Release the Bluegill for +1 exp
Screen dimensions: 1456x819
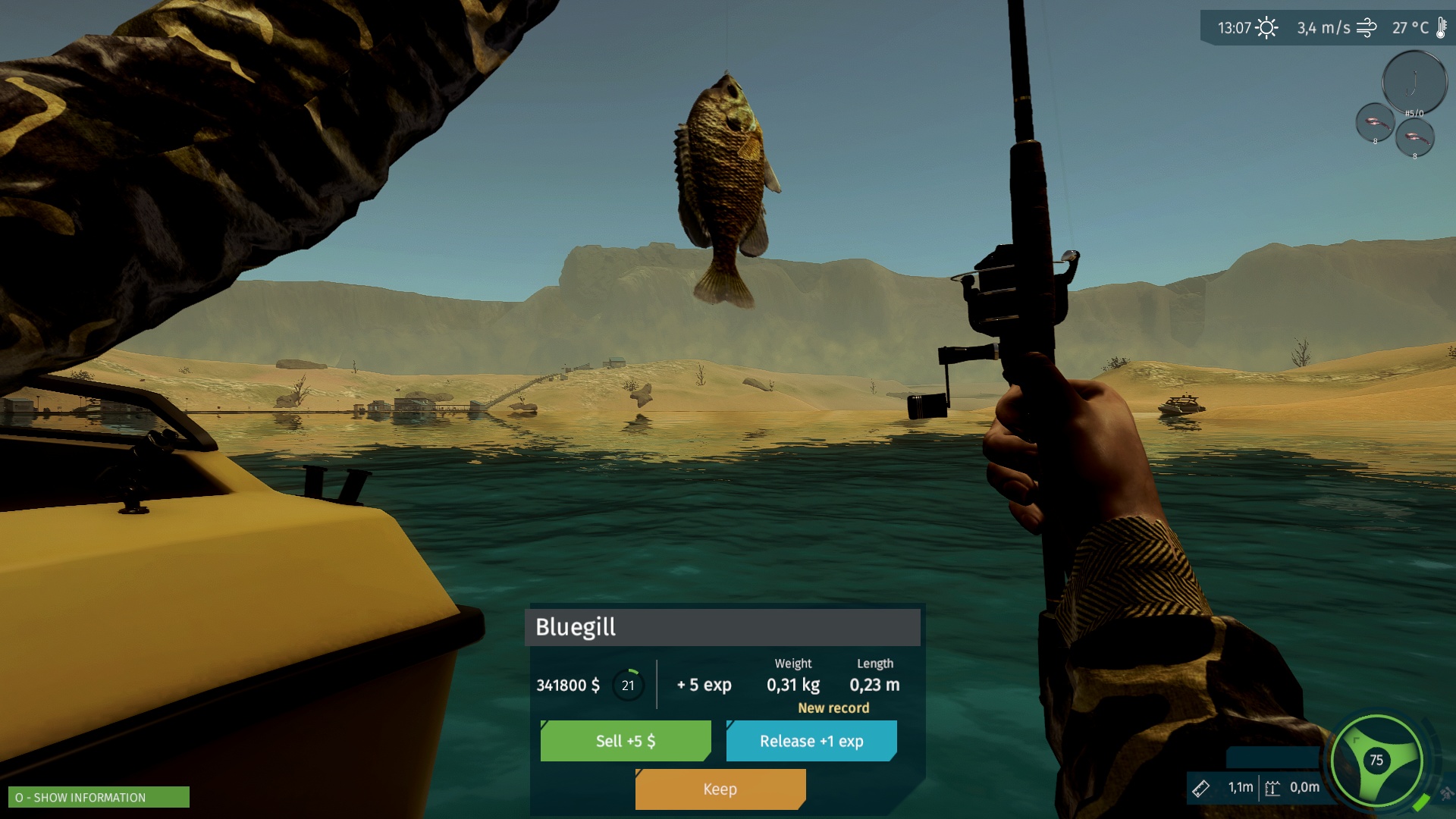pos(811,741)
